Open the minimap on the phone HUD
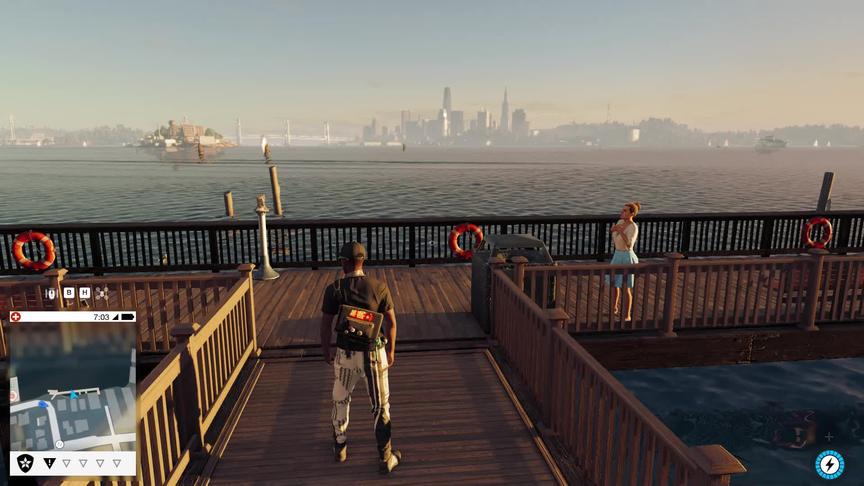 click(72, 386)
